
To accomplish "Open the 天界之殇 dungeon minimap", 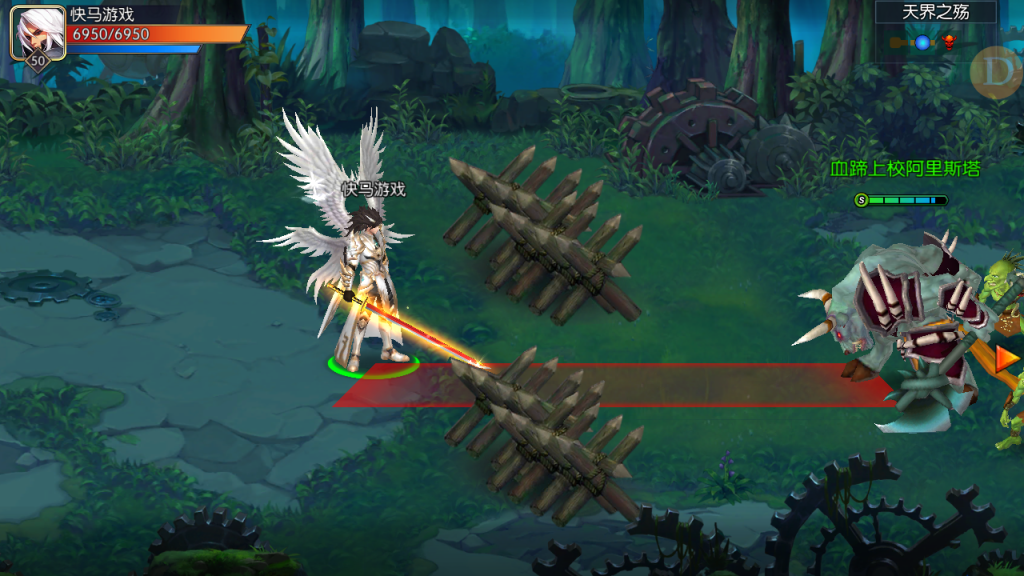I will coord(936,13).
